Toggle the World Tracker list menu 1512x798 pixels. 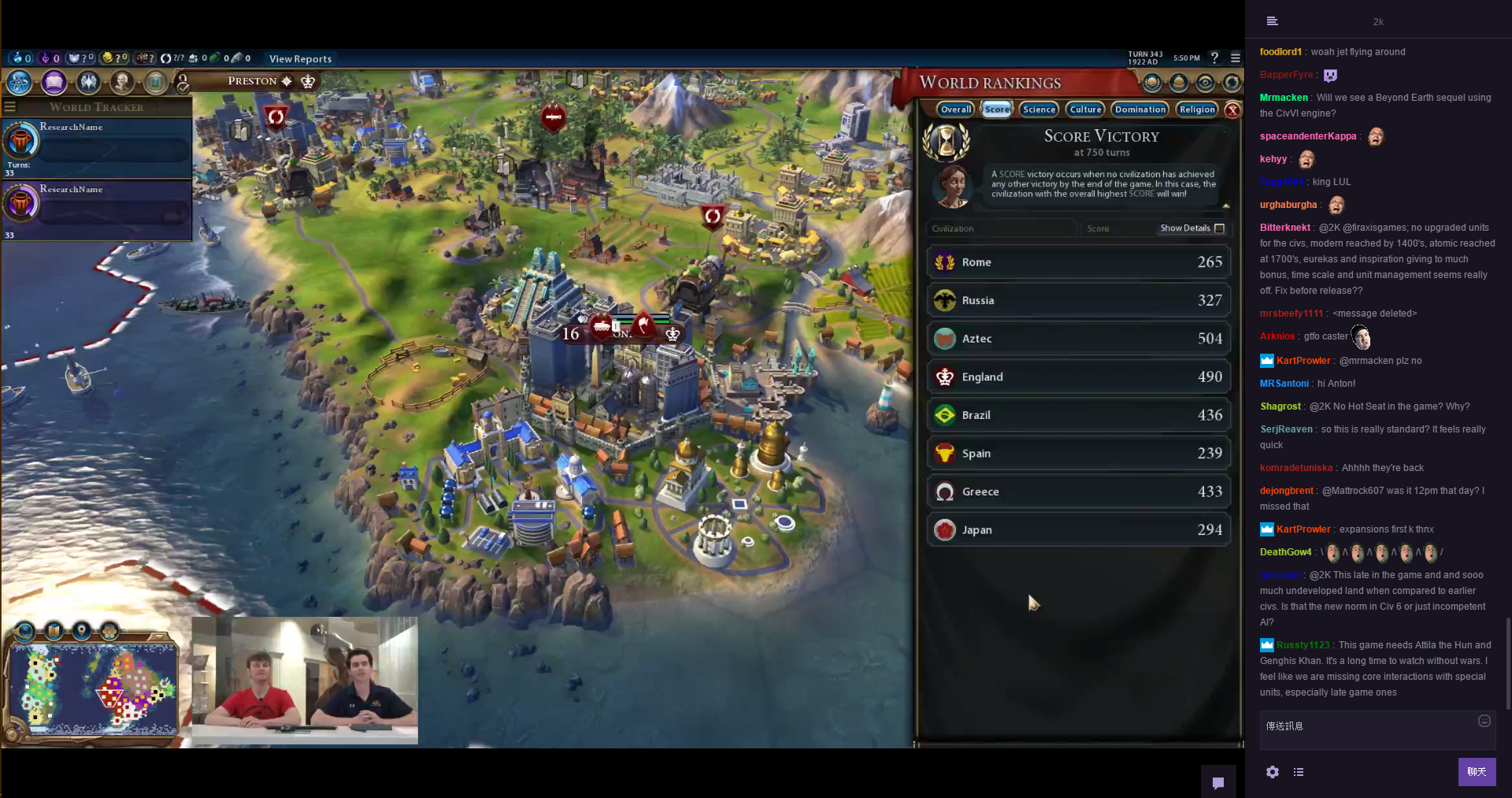pos(10,107)
